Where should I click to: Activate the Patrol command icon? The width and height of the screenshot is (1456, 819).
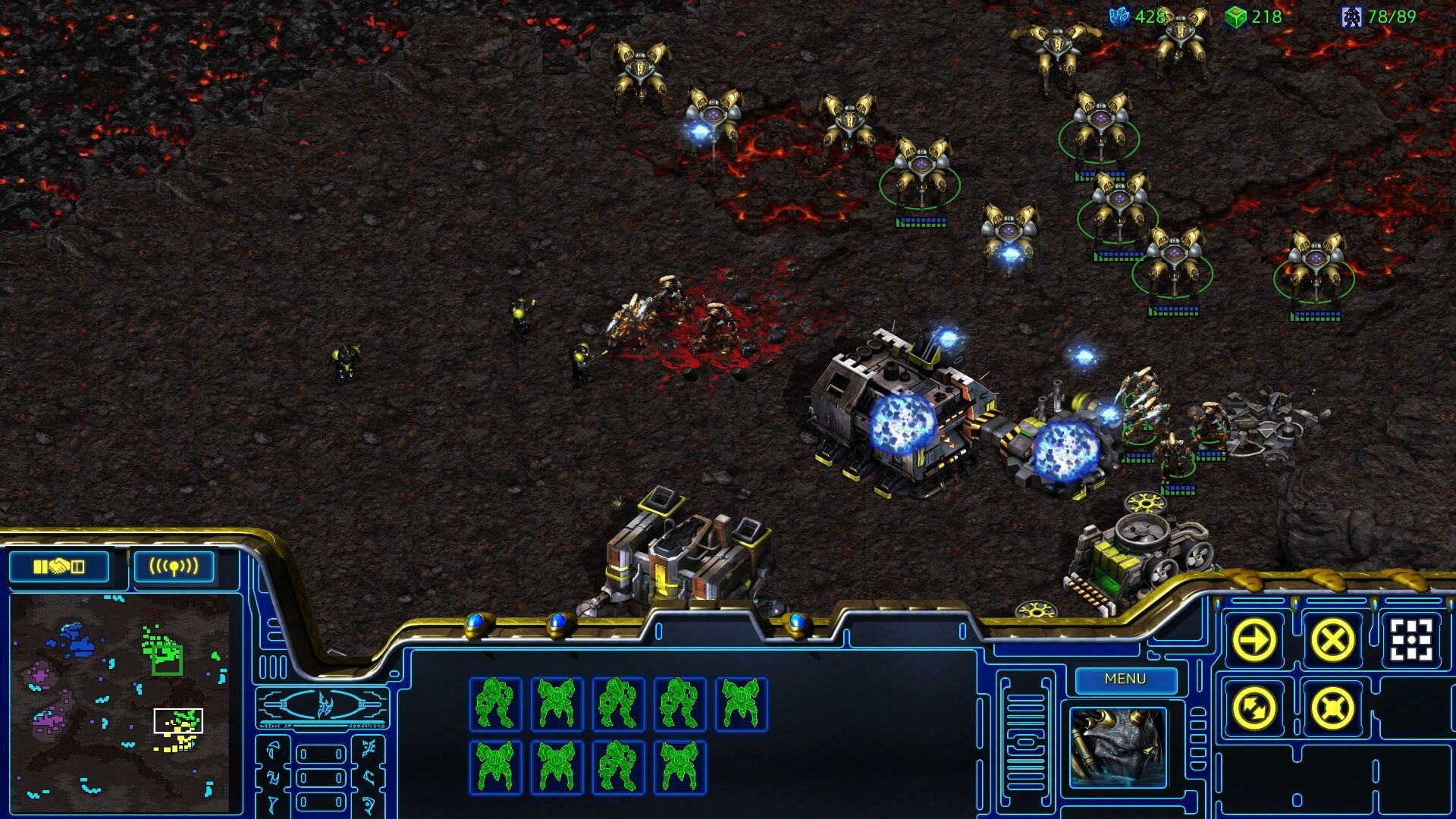(1254, 708)
